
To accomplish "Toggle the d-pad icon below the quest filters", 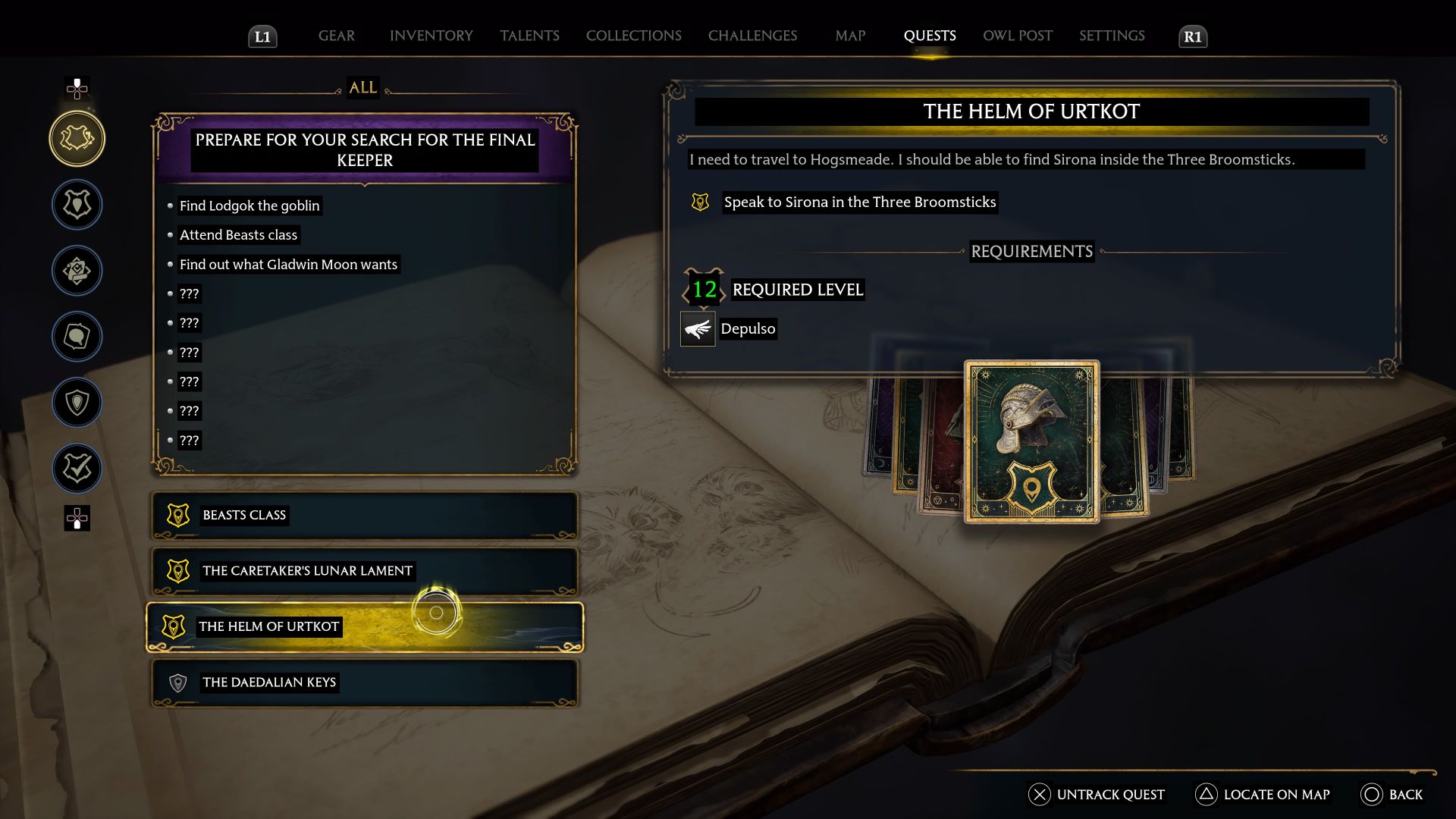I will [x=76, y=520].
